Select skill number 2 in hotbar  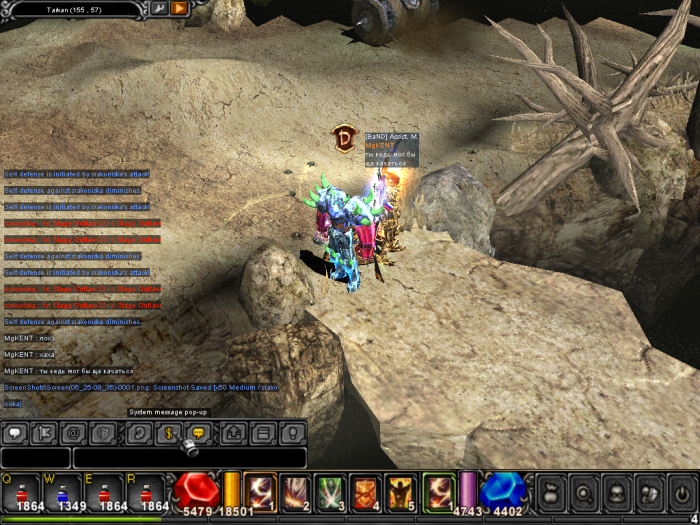pyautogui.click(x=296, y=492)
